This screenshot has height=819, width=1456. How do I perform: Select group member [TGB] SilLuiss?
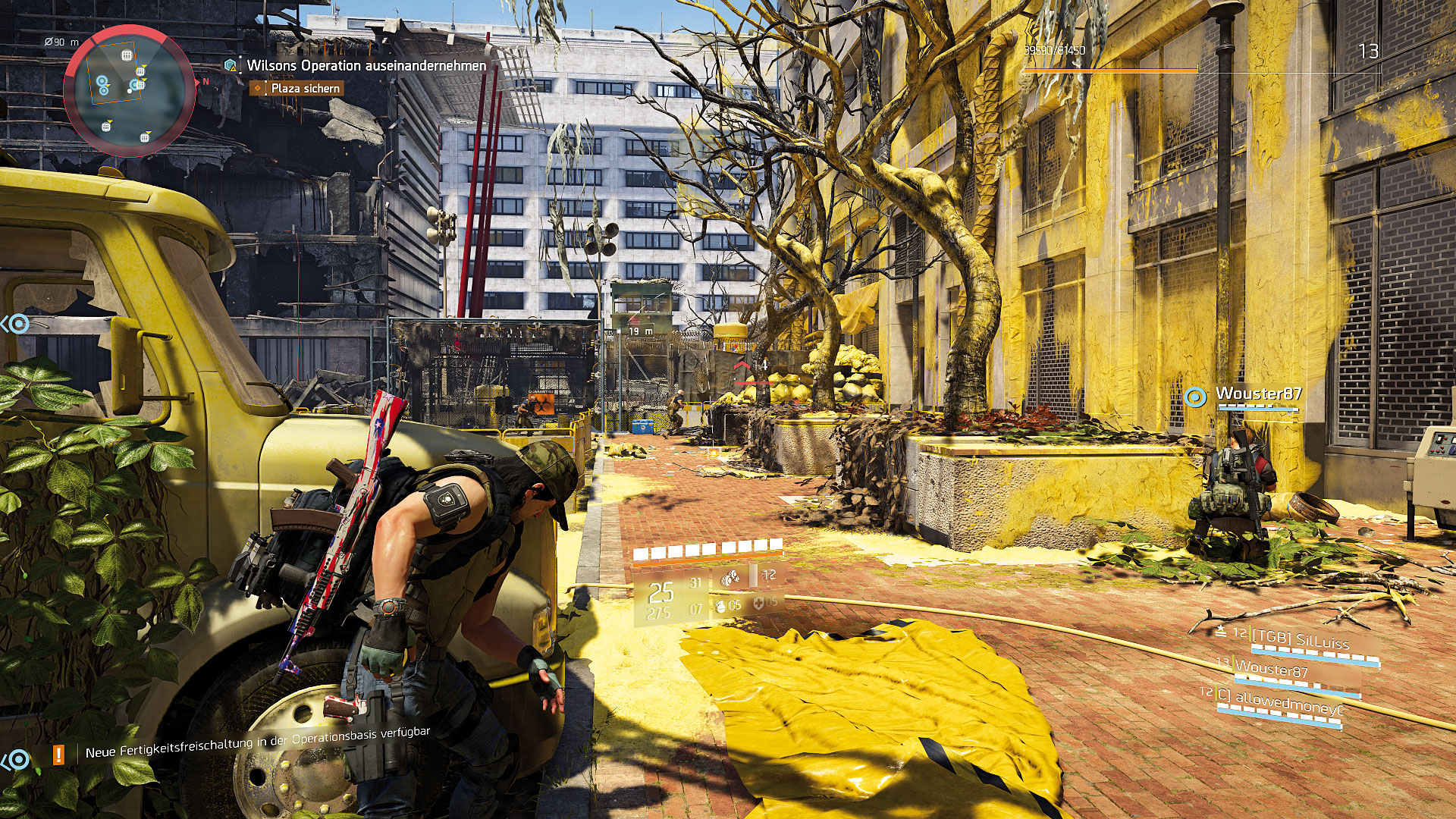tap(1300, 640)
